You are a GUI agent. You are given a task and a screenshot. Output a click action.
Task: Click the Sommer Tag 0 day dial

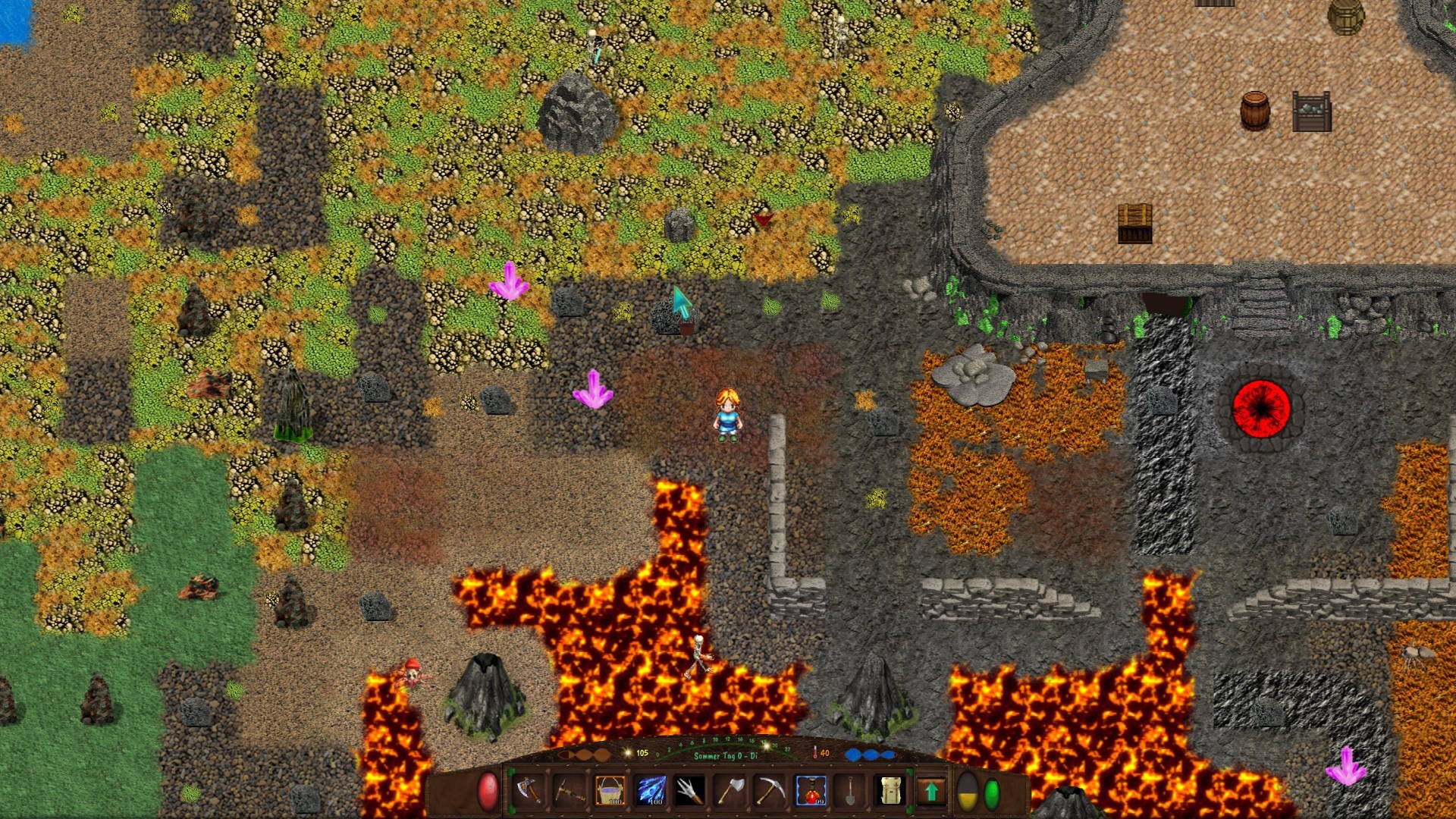coord(726,756)
